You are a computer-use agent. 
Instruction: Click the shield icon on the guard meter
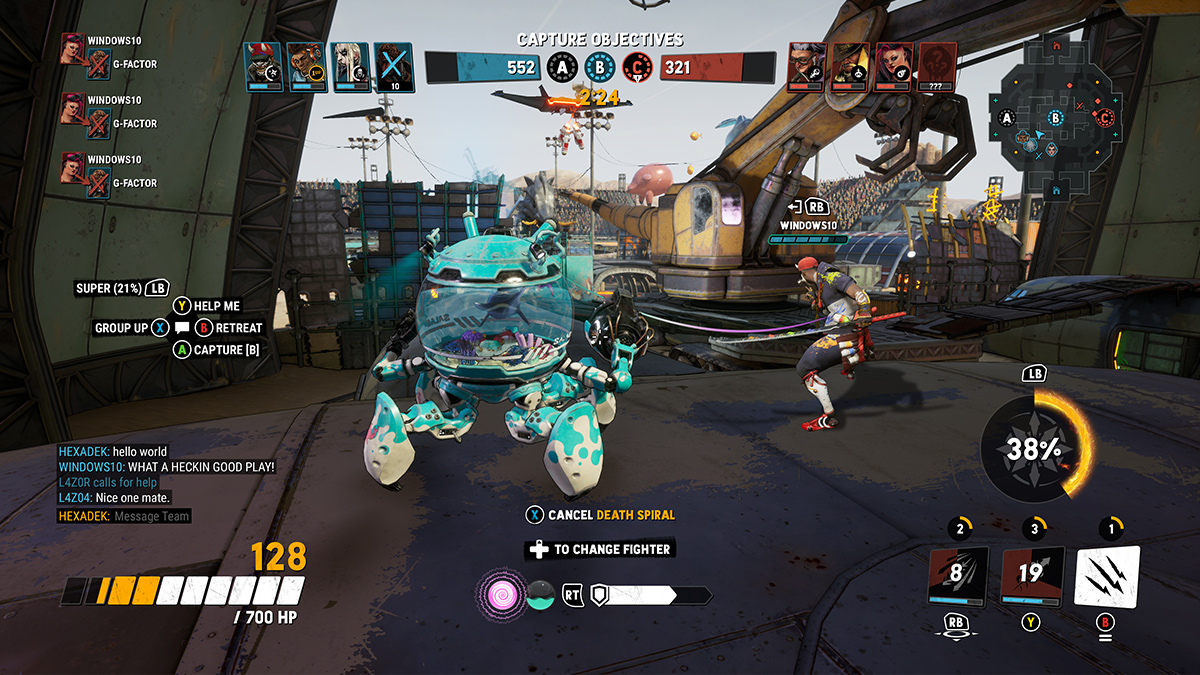pos(600,594)
